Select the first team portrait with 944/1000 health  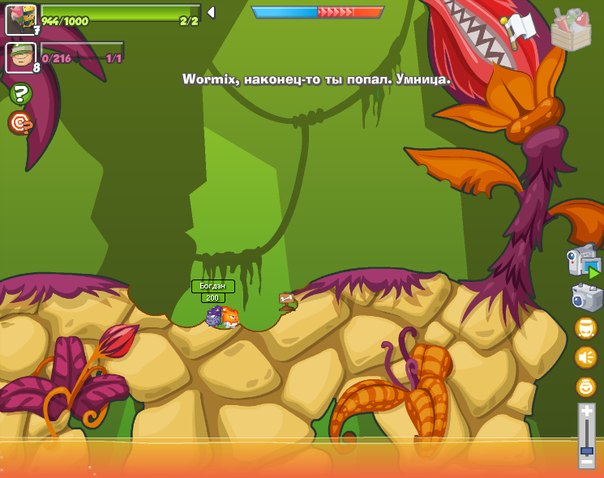(x=21, y=19)
